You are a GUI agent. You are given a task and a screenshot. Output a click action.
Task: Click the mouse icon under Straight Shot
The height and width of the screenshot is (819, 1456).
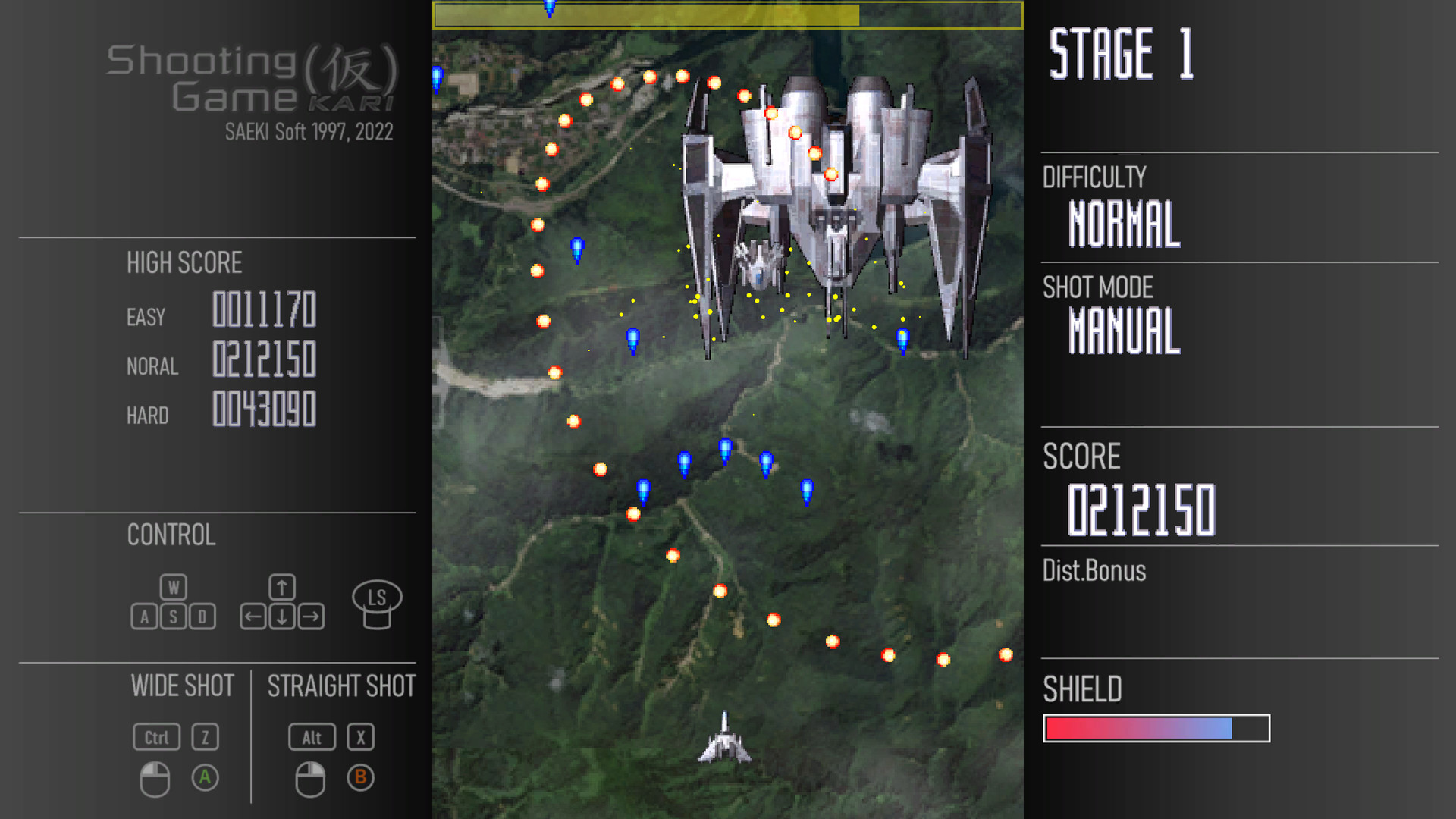click(311, 778)
